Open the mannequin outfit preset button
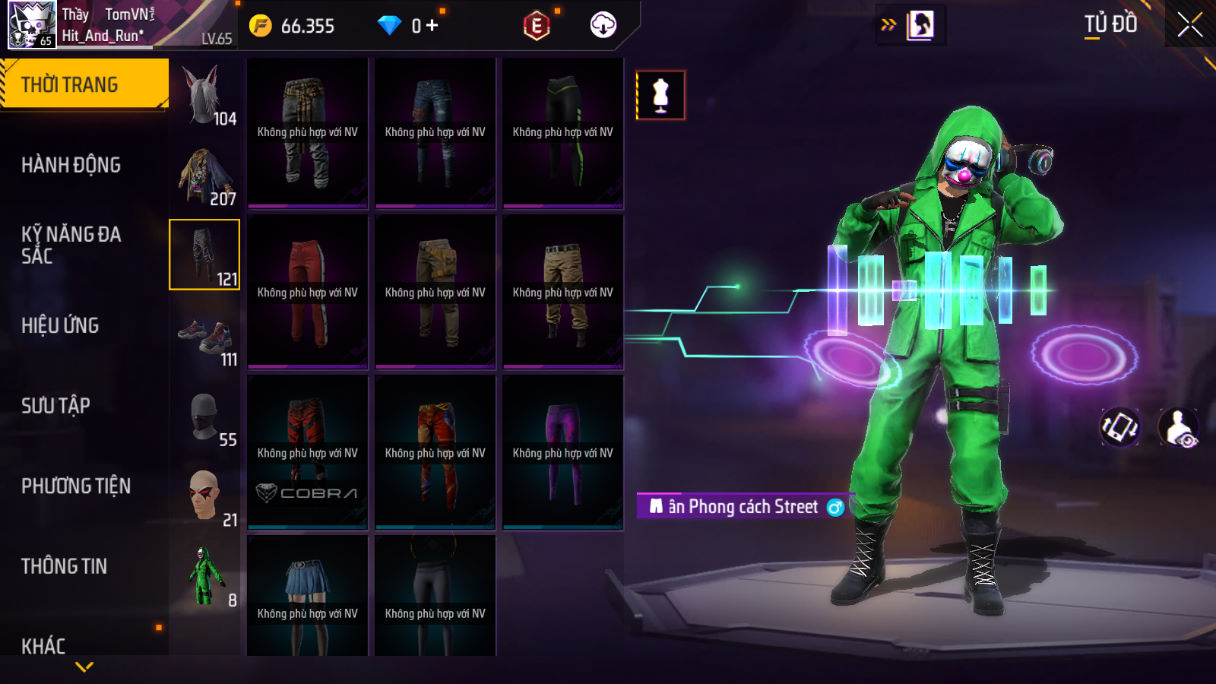Viewport: 1216px width, 684px height. coord(661,95)
